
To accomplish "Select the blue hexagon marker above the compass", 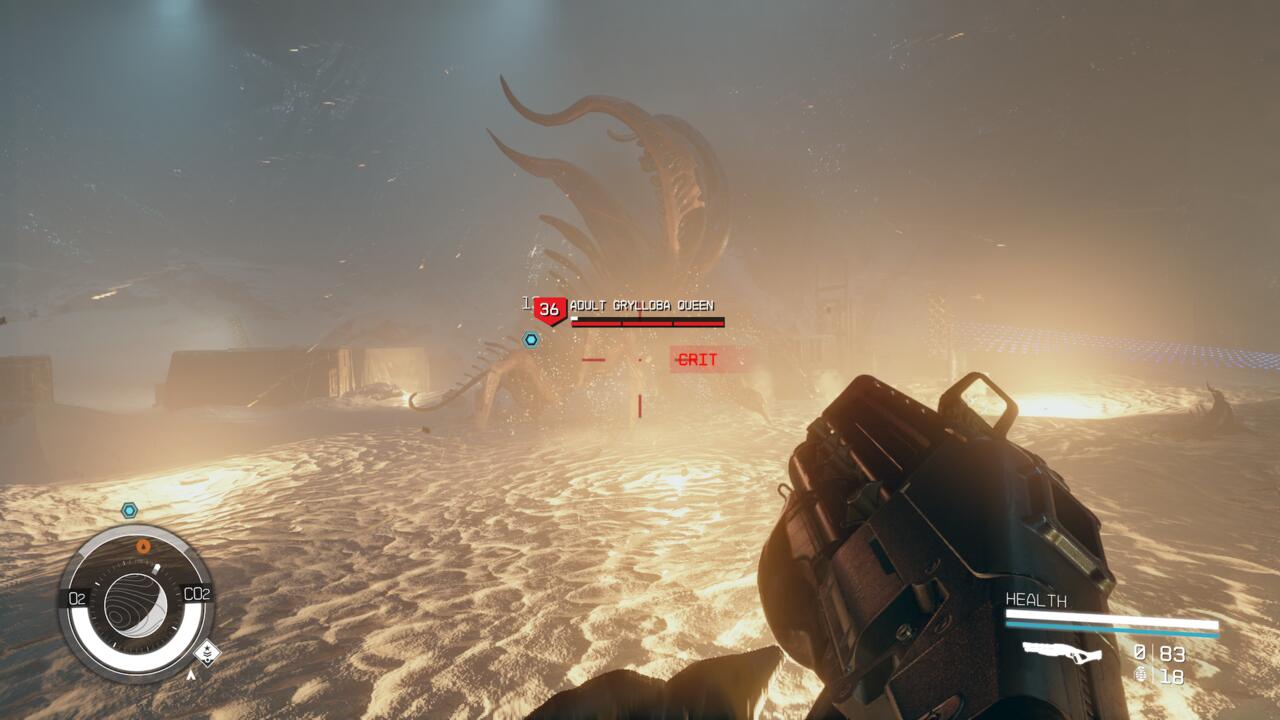I will click(129, 510).
